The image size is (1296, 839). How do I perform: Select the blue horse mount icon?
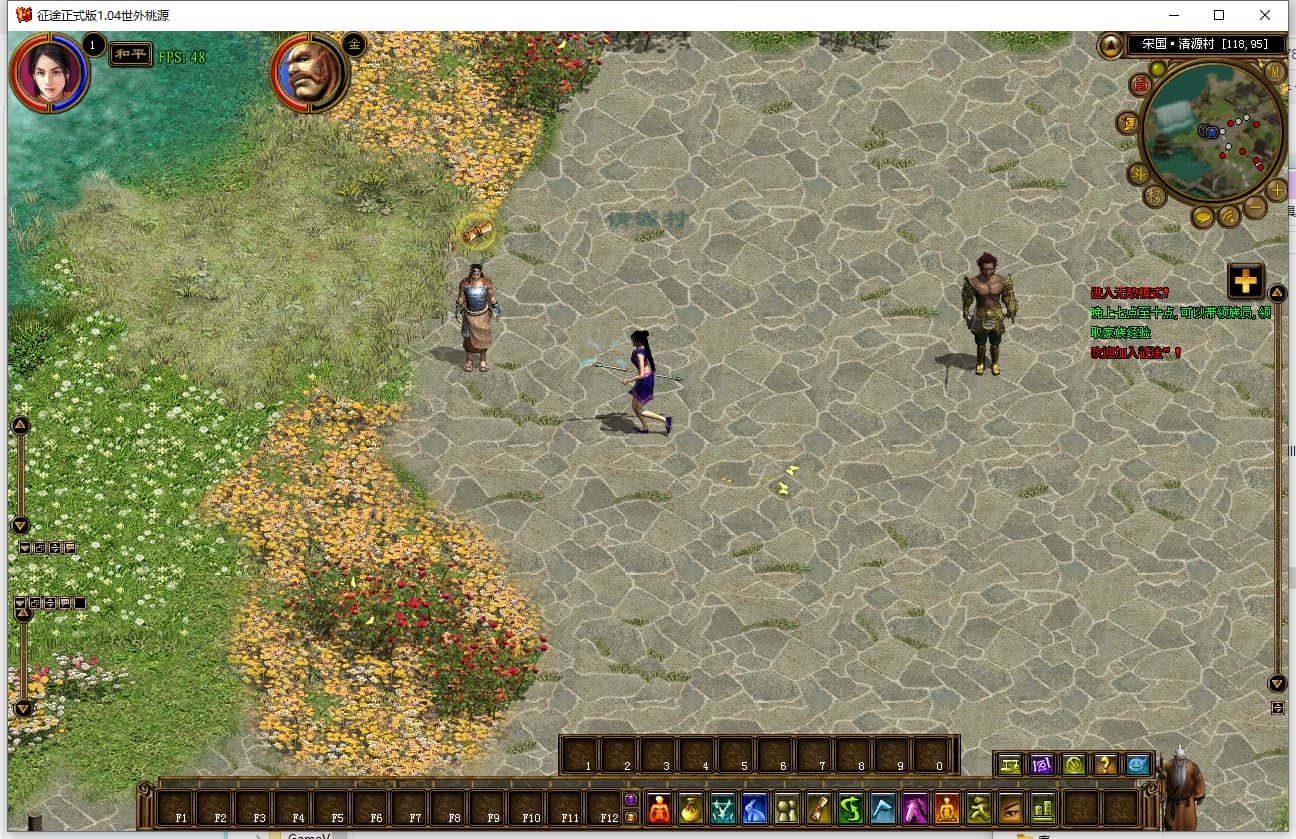pos(754,808)
